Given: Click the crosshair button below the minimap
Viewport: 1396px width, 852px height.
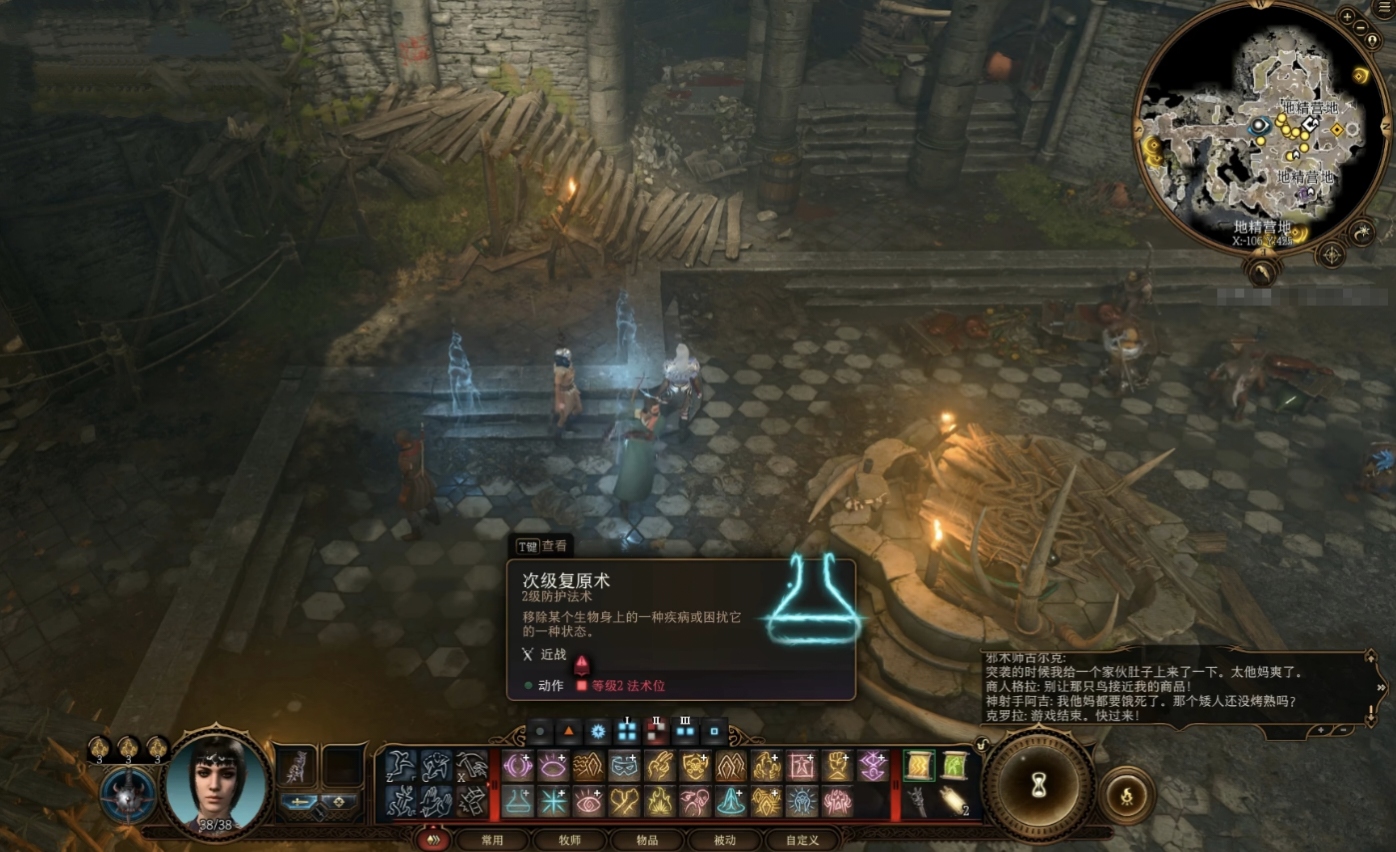Looking at the screenshot, I should coord(1332,254).
